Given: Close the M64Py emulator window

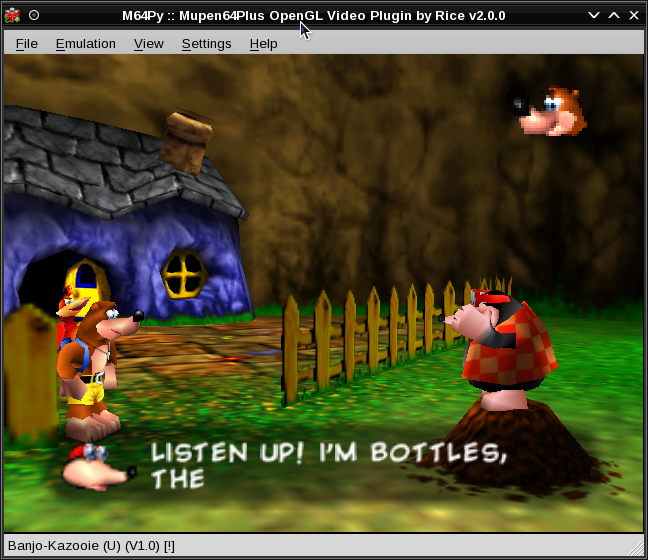Looking at the screenshot, I should pyautogui.click(x=634, y=15).
